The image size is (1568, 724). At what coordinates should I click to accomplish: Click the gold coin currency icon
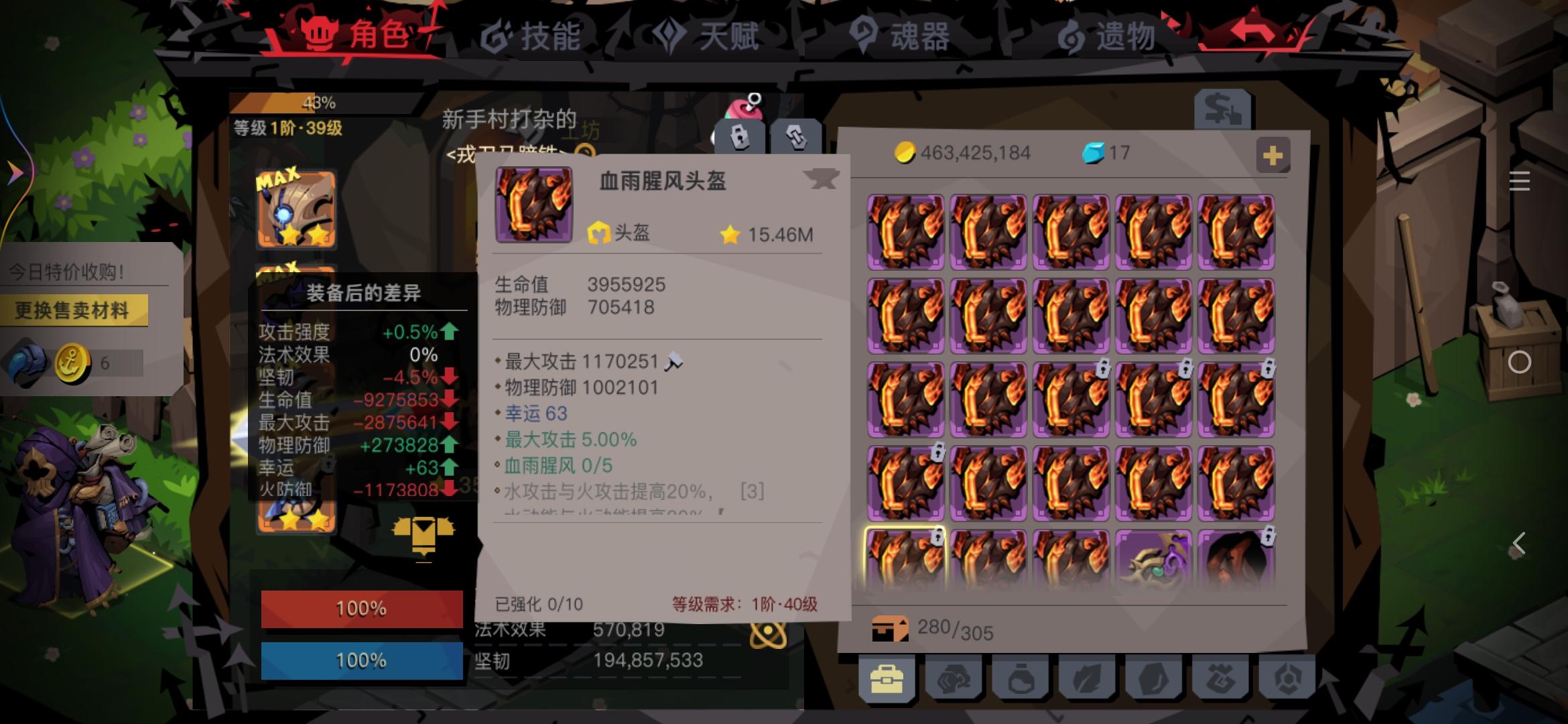coord(905,153)
